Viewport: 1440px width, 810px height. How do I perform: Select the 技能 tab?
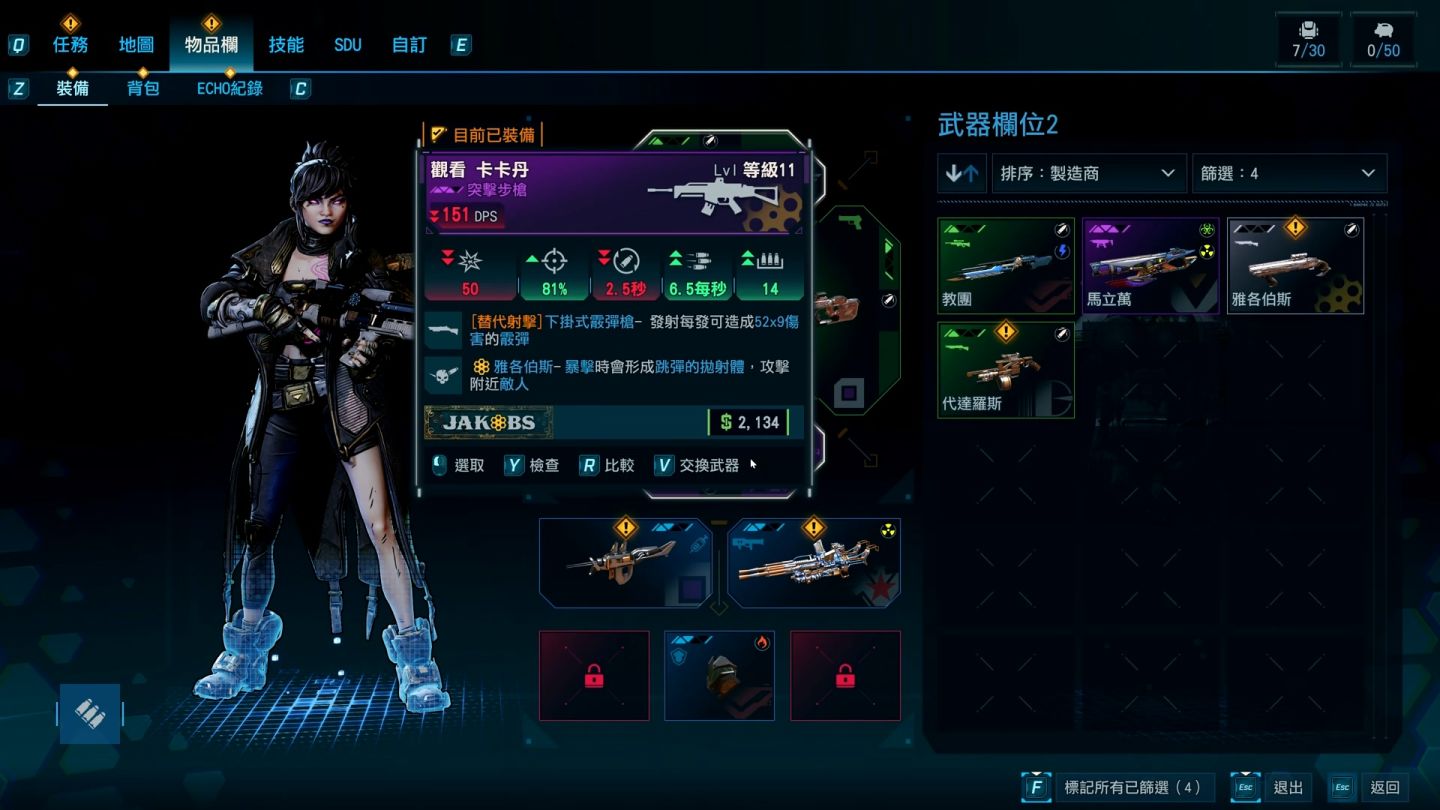click(286, 45)
